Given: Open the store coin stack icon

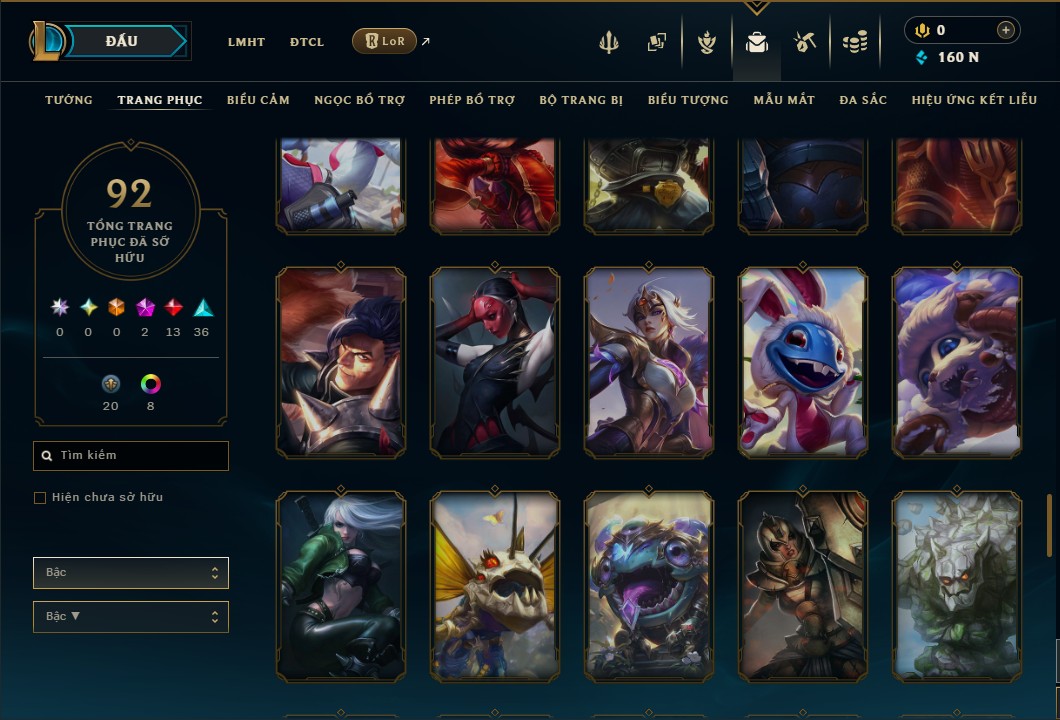Looking at the screenshot, I should click(x=854, y=42).
